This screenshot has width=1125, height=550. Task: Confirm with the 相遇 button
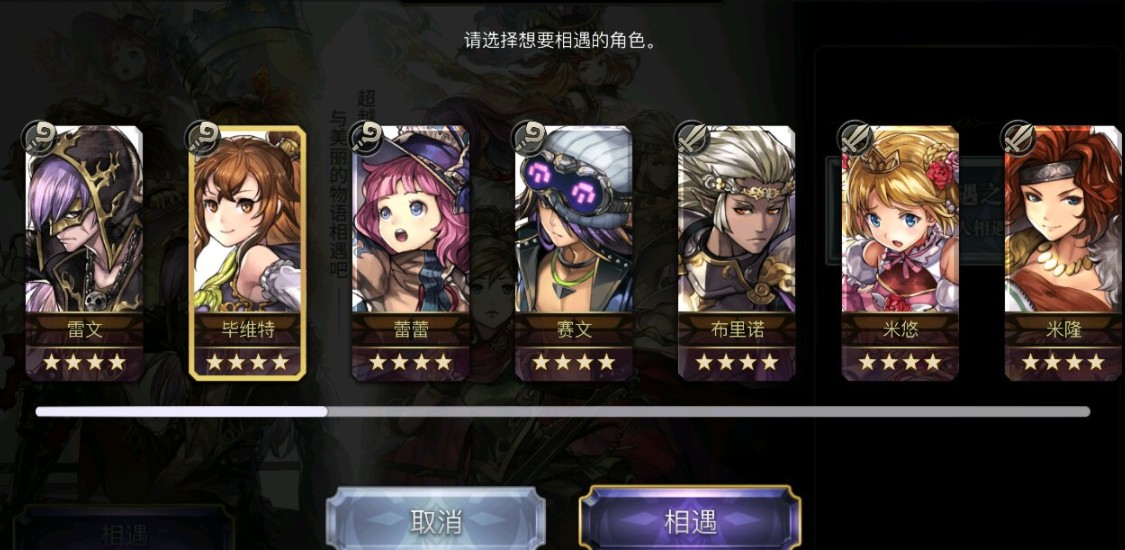pos(690,520)
